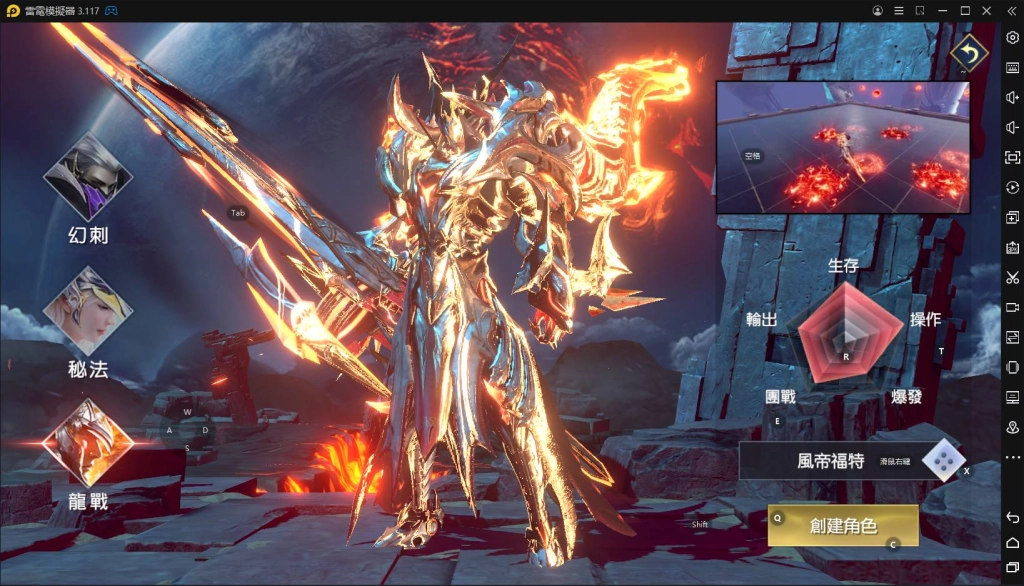Edit the 風帝福特 character name field

829,461
